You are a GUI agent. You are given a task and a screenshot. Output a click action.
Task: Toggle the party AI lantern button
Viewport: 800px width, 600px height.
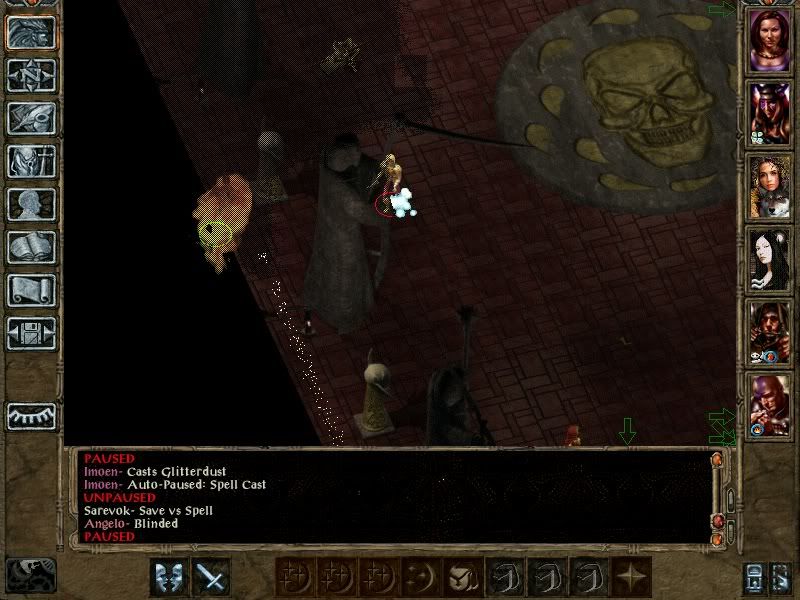point(753,577)
